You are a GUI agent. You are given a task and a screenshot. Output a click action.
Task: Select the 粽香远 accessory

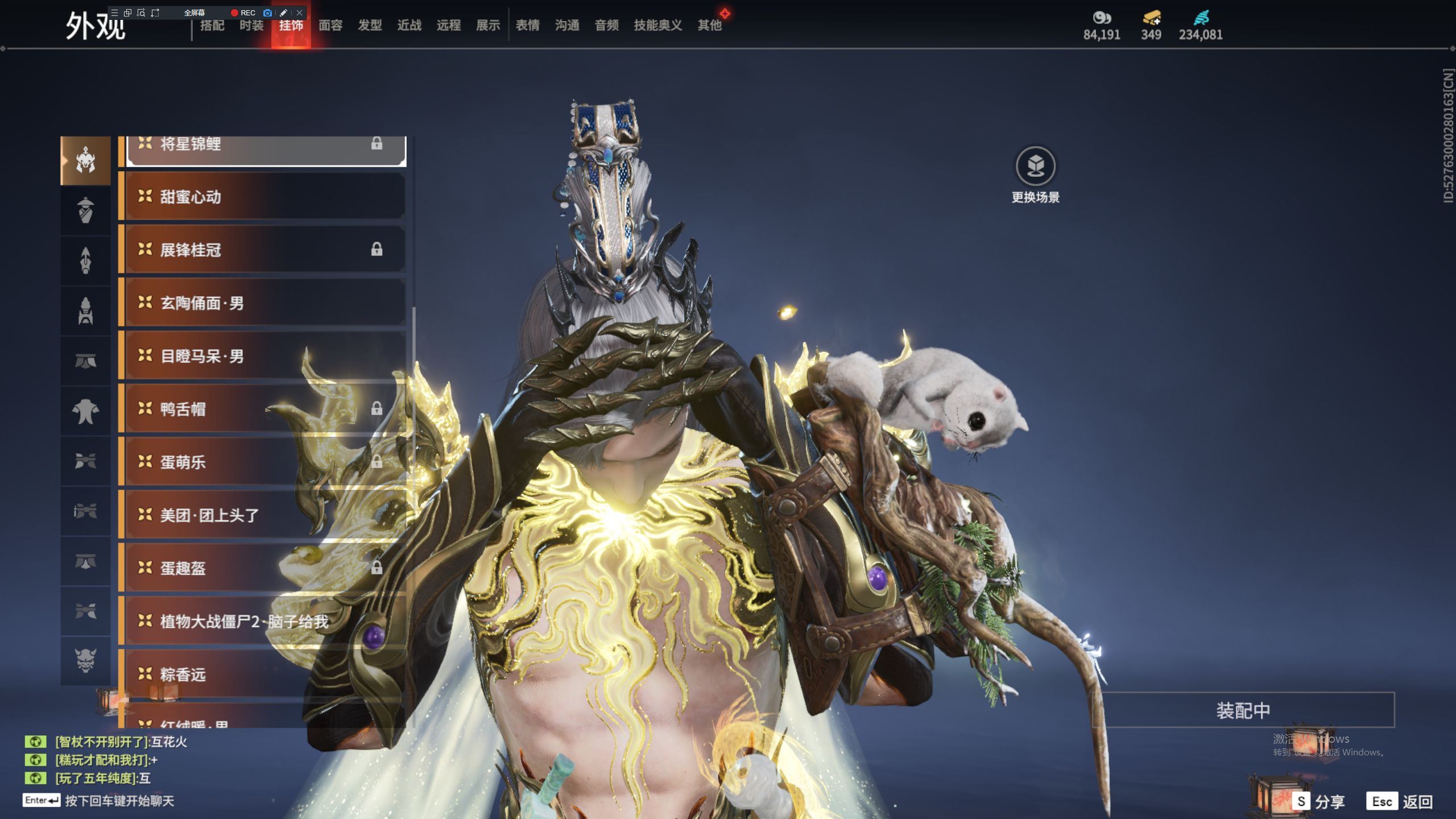(x=264, y=675)
